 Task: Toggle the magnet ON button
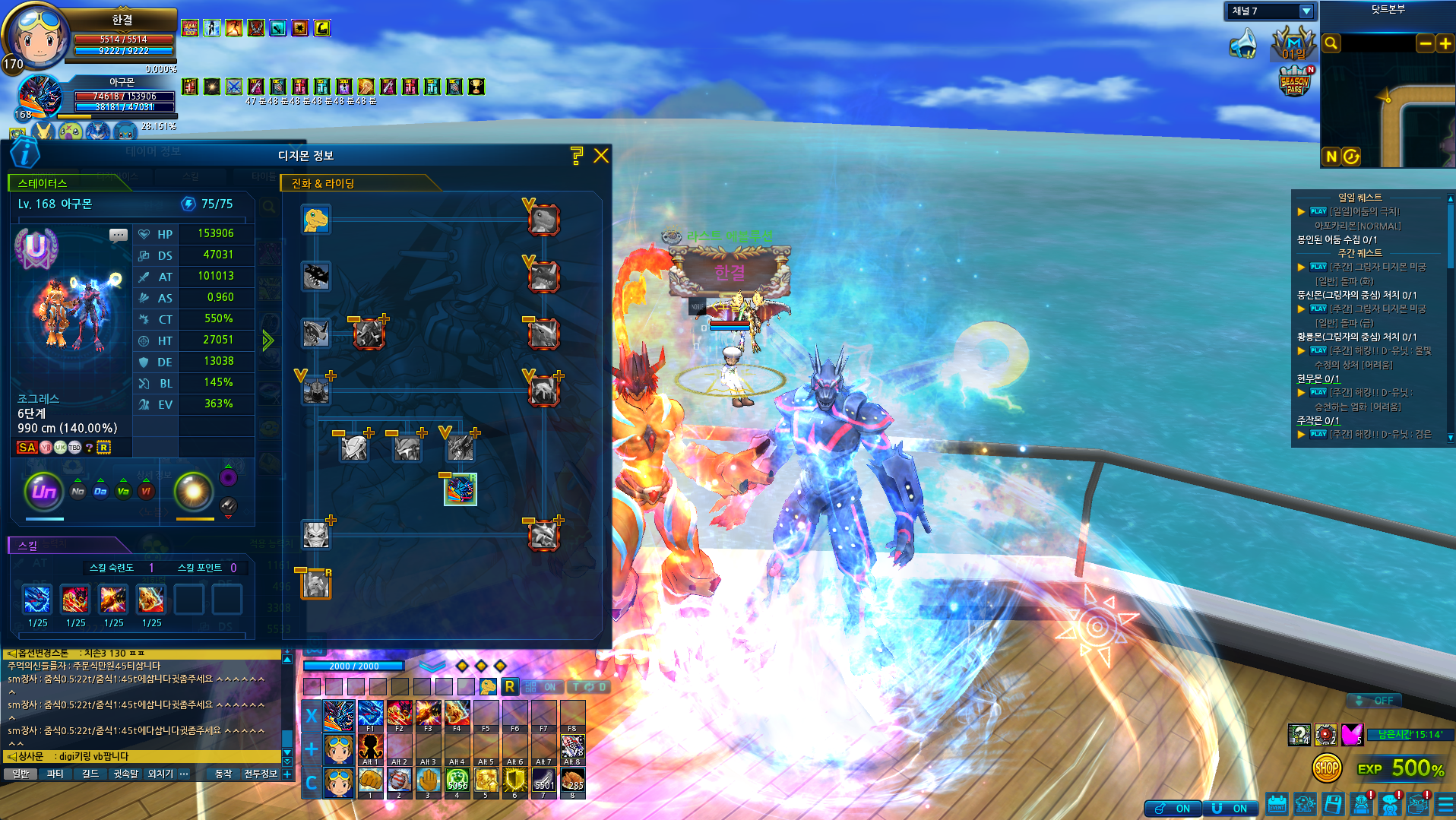pos(1230,808)
